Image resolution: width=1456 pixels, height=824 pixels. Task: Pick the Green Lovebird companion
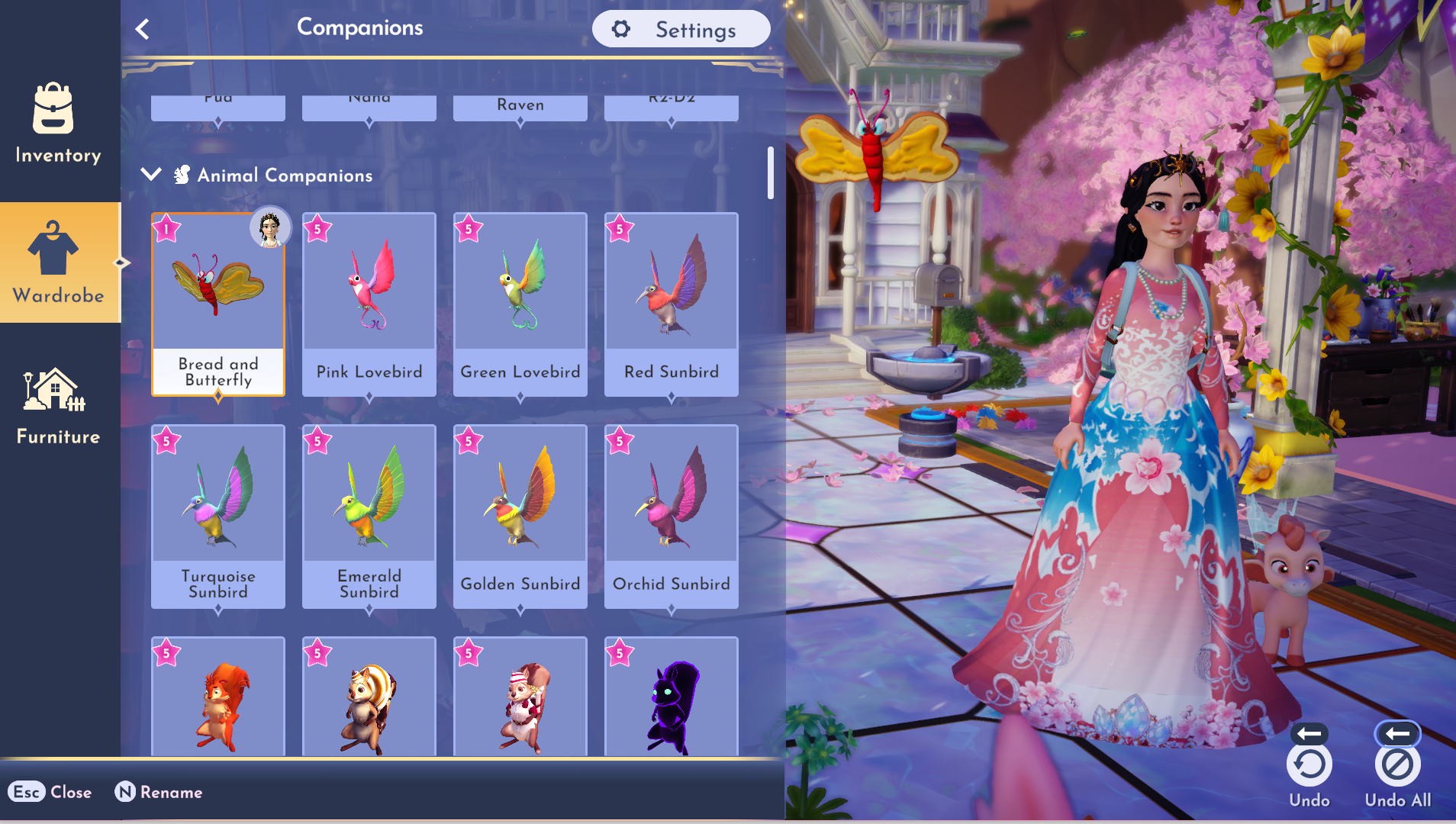tap(520, 304)
